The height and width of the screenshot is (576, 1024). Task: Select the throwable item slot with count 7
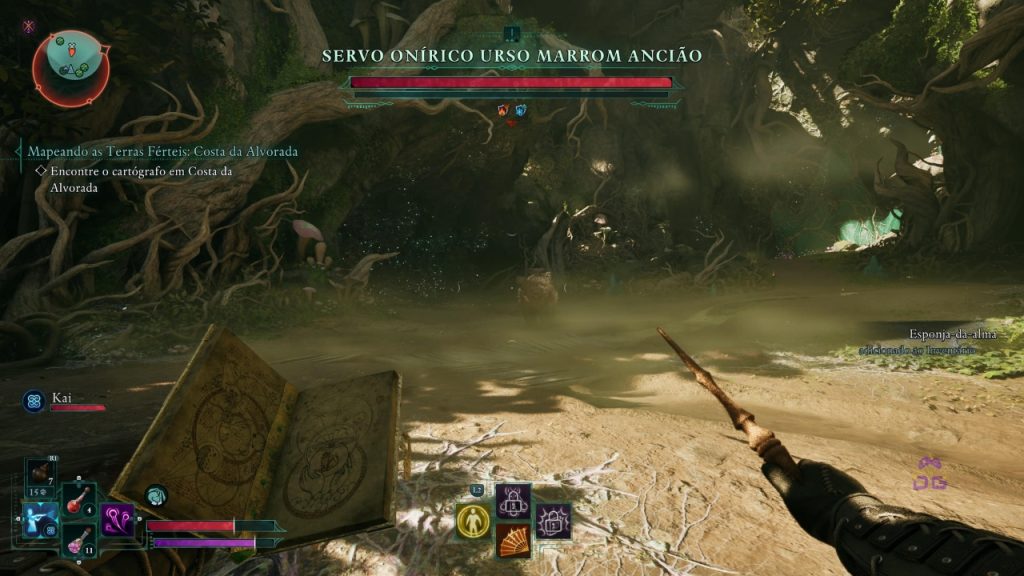[41, 473]
